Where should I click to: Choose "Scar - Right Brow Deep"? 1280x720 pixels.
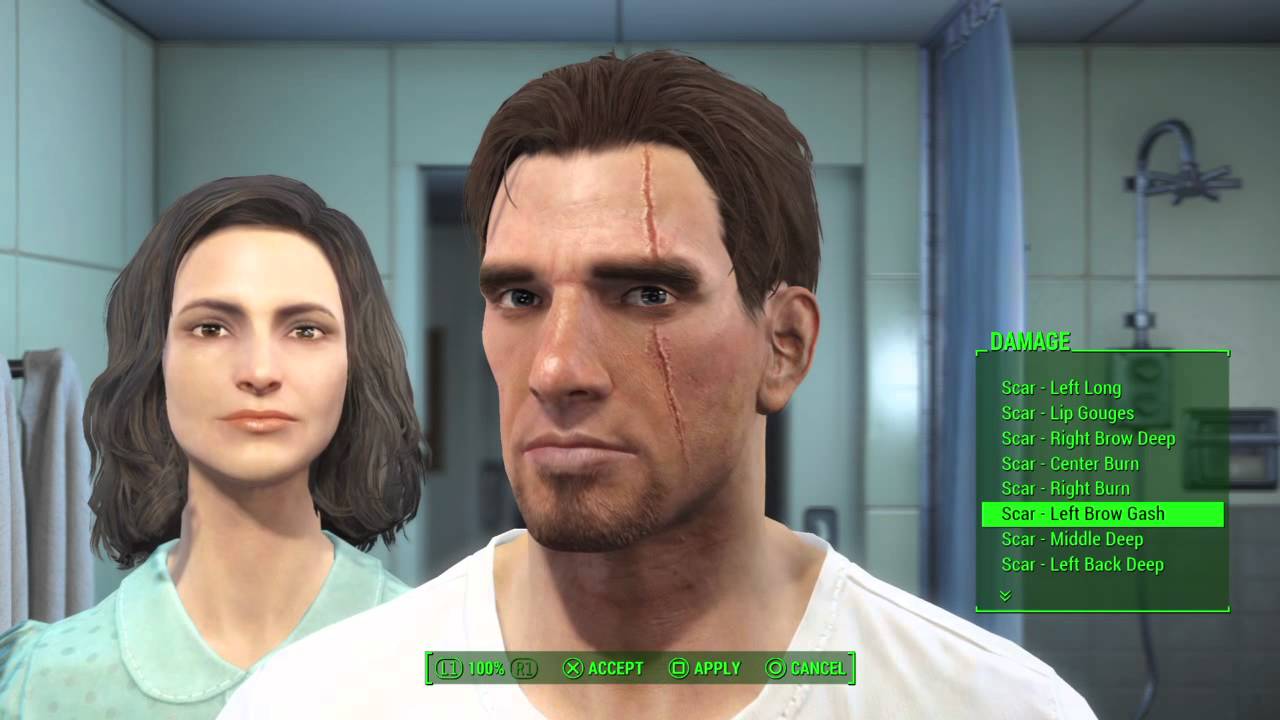[x=1089, y=438]
